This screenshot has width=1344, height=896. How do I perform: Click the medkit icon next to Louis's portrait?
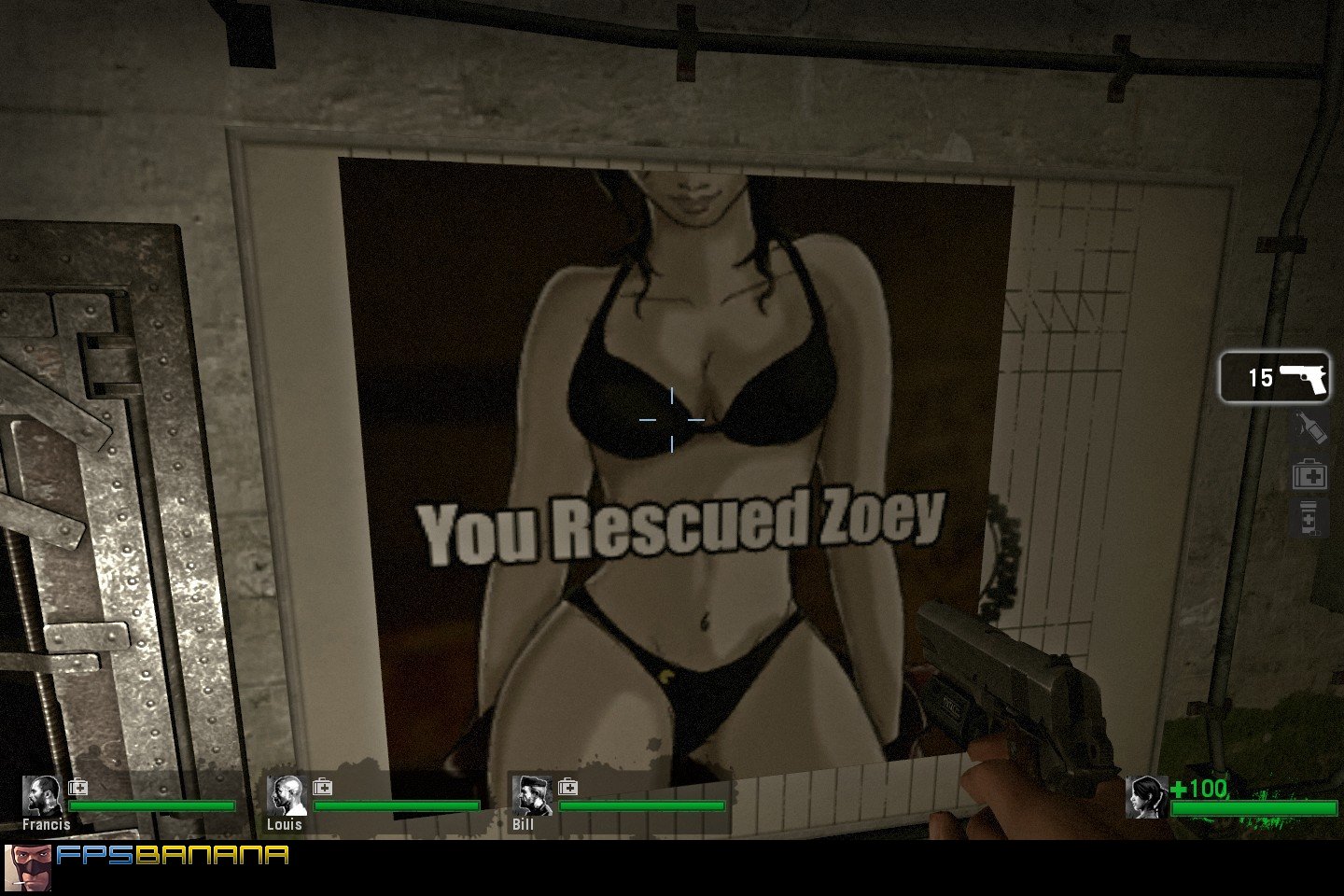322,787
